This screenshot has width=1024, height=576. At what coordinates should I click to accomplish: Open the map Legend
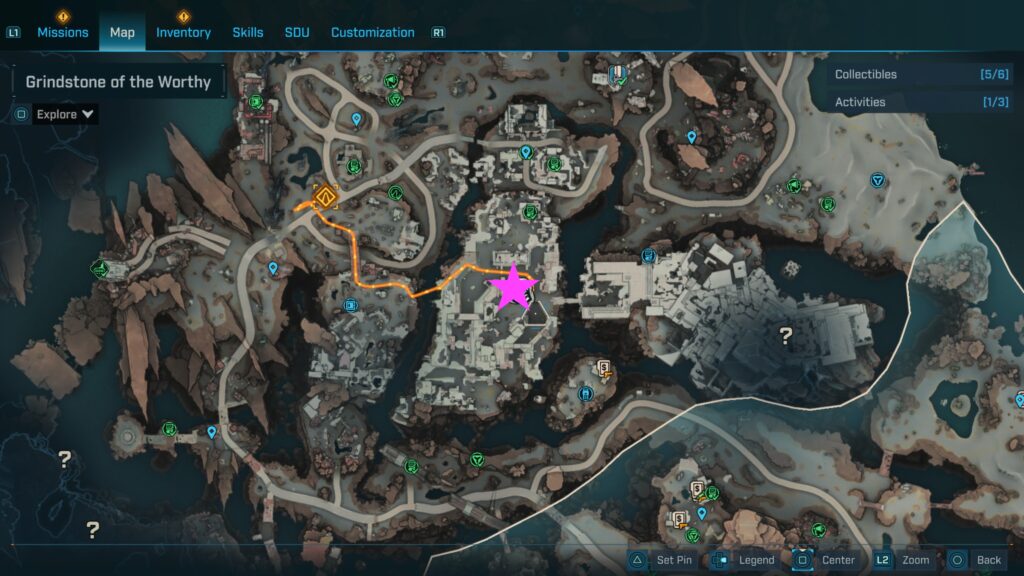(x=745, y=560)
